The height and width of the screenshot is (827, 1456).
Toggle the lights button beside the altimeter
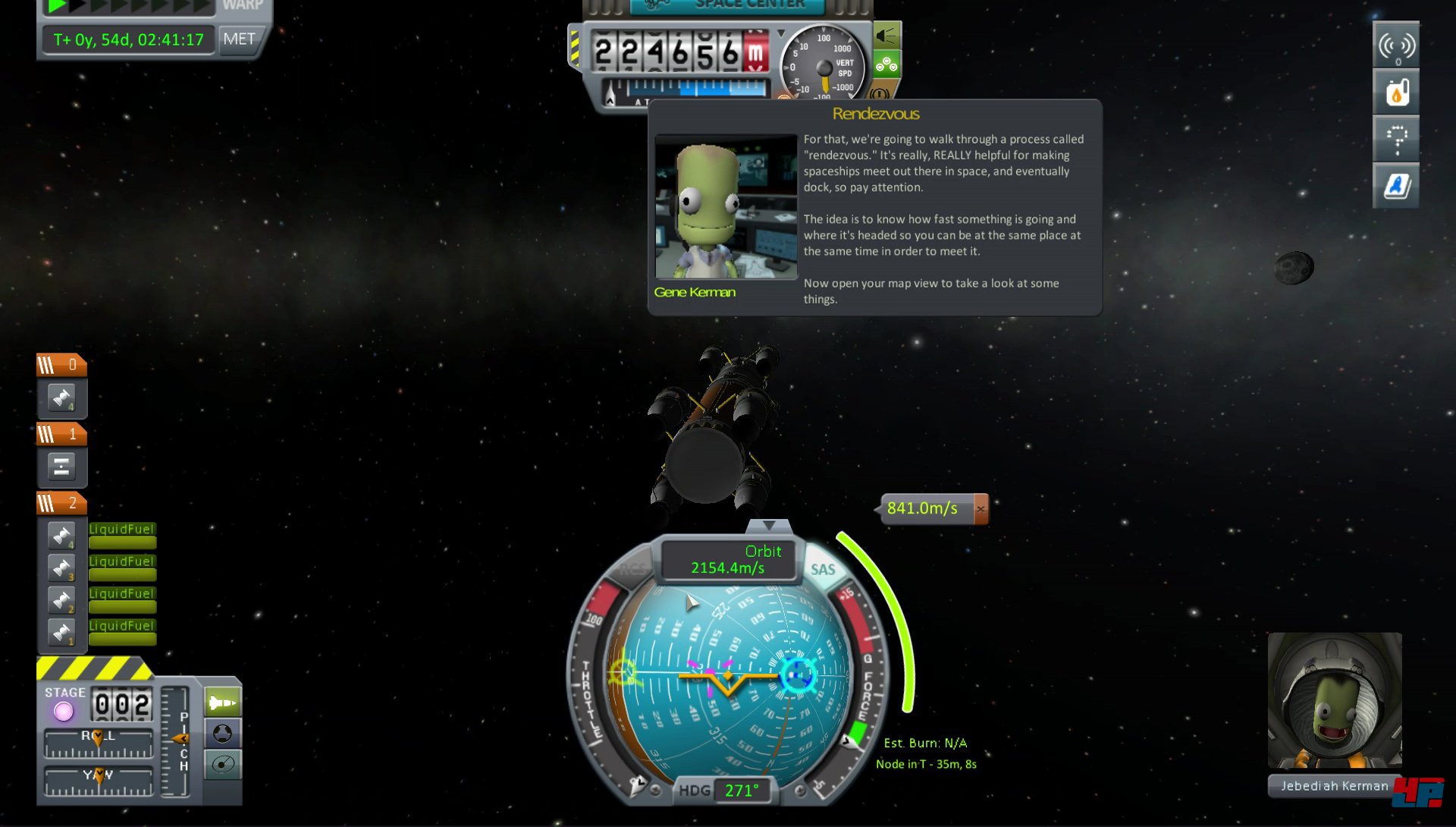point(886,35)
